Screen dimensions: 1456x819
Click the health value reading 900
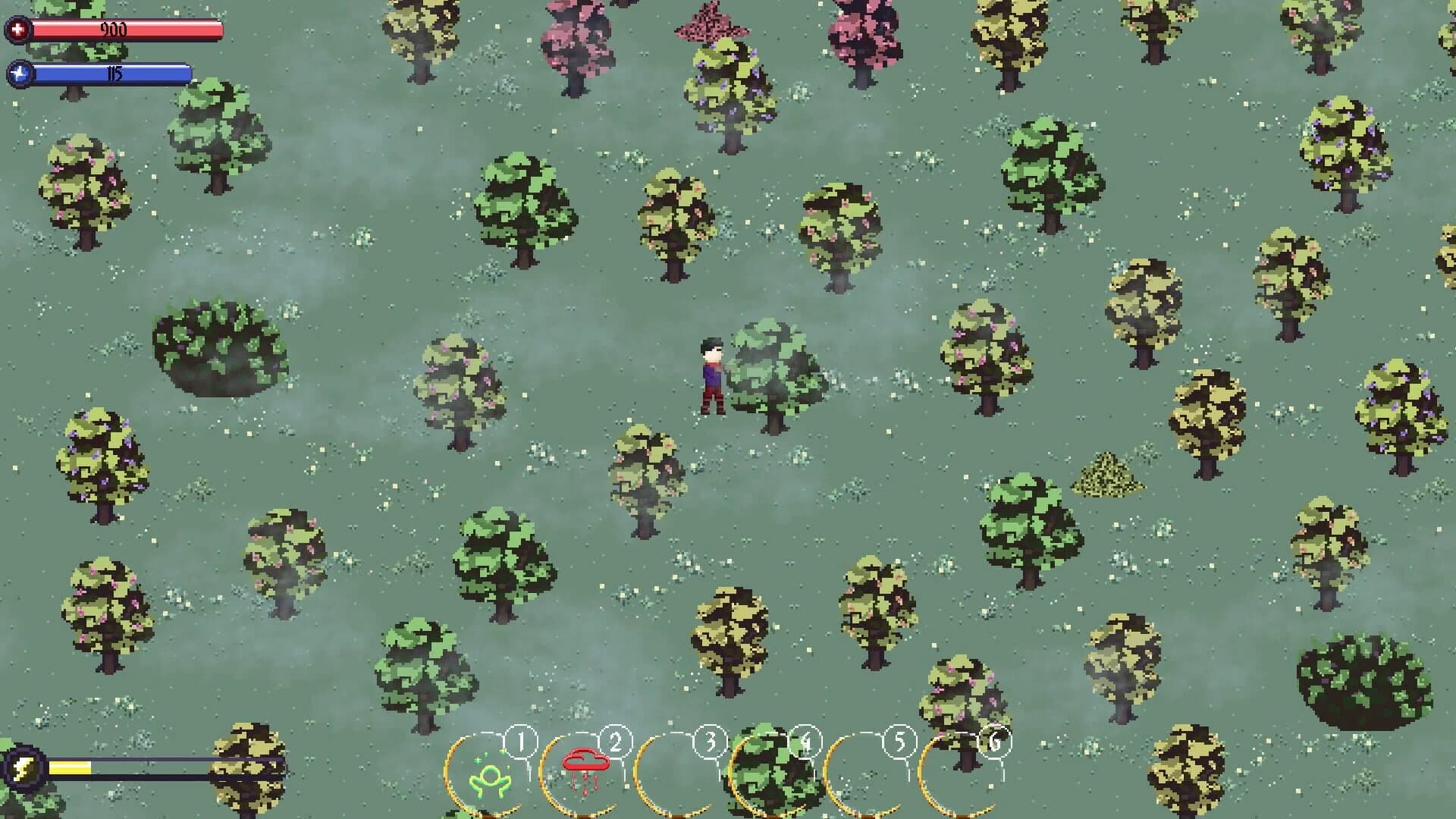[x=114, y=30]
